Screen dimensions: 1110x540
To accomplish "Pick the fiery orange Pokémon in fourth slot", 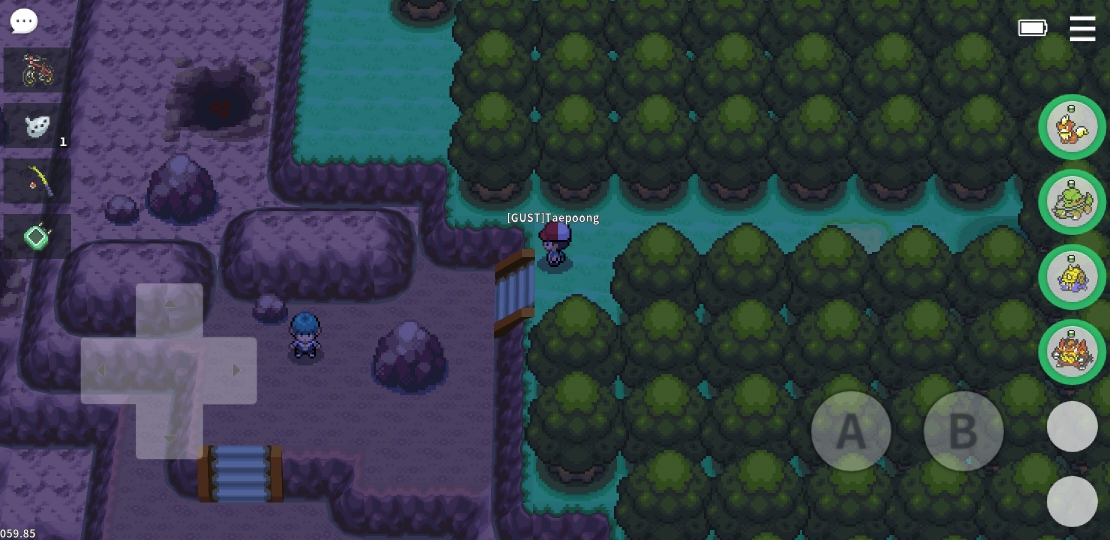I will pos(1071,352).
